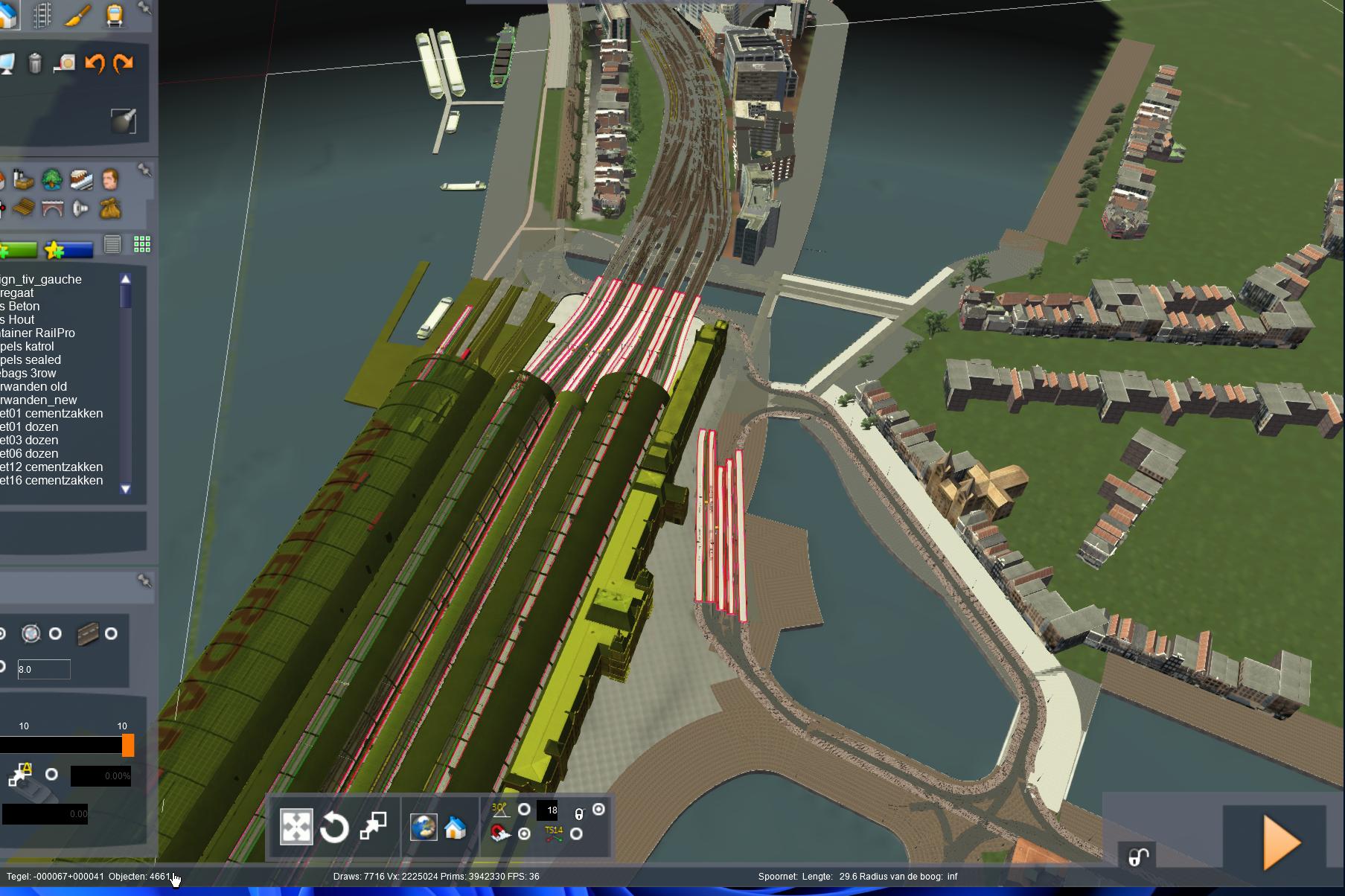Undo the last edit with the orange arrow
The height and width of the screenshot is (896, 1345).
click(95, 63)
